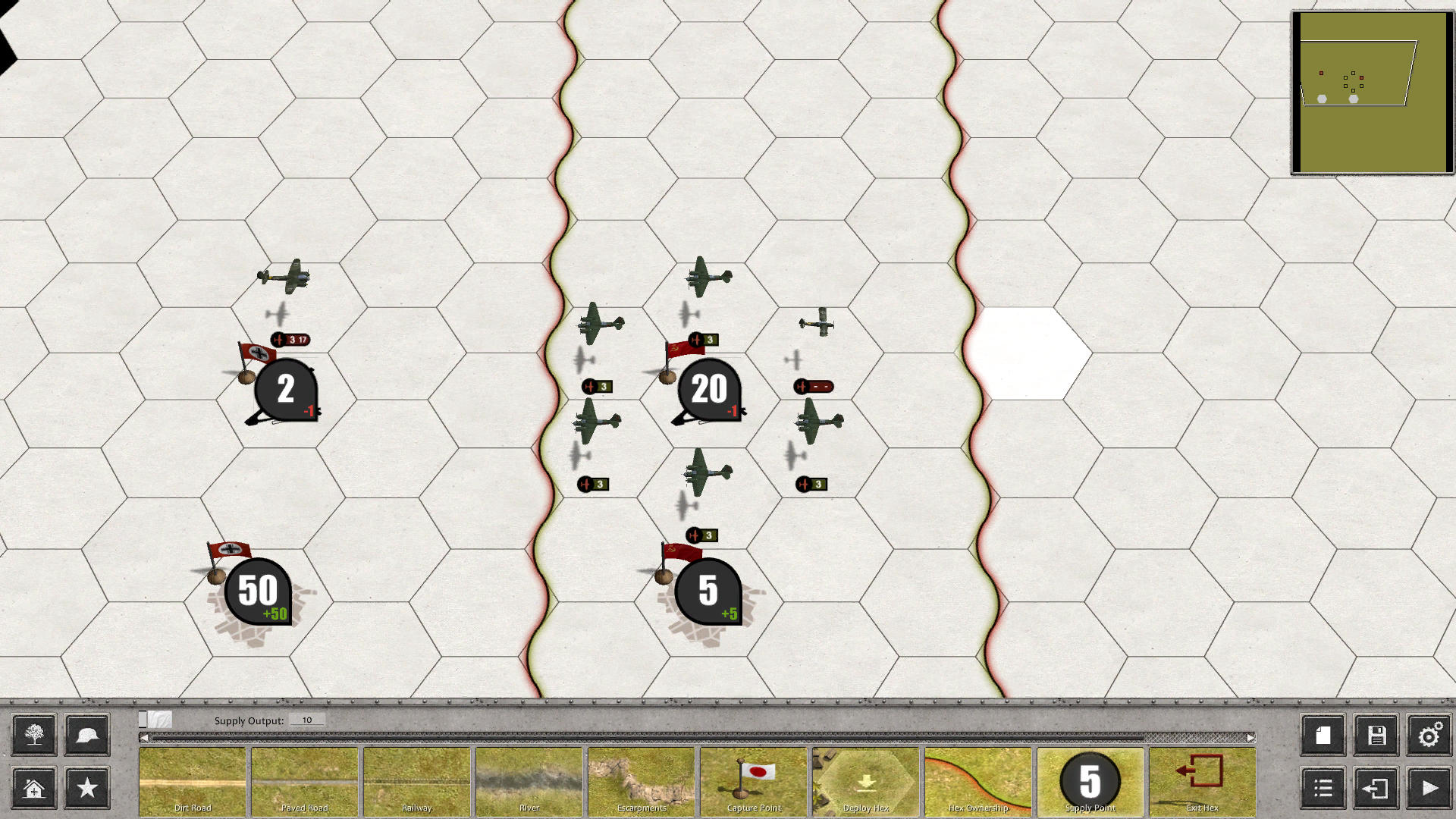This screenshot has width=1456, height=819.
Task: Click the star objectives icon
Action: pos(86,789)
